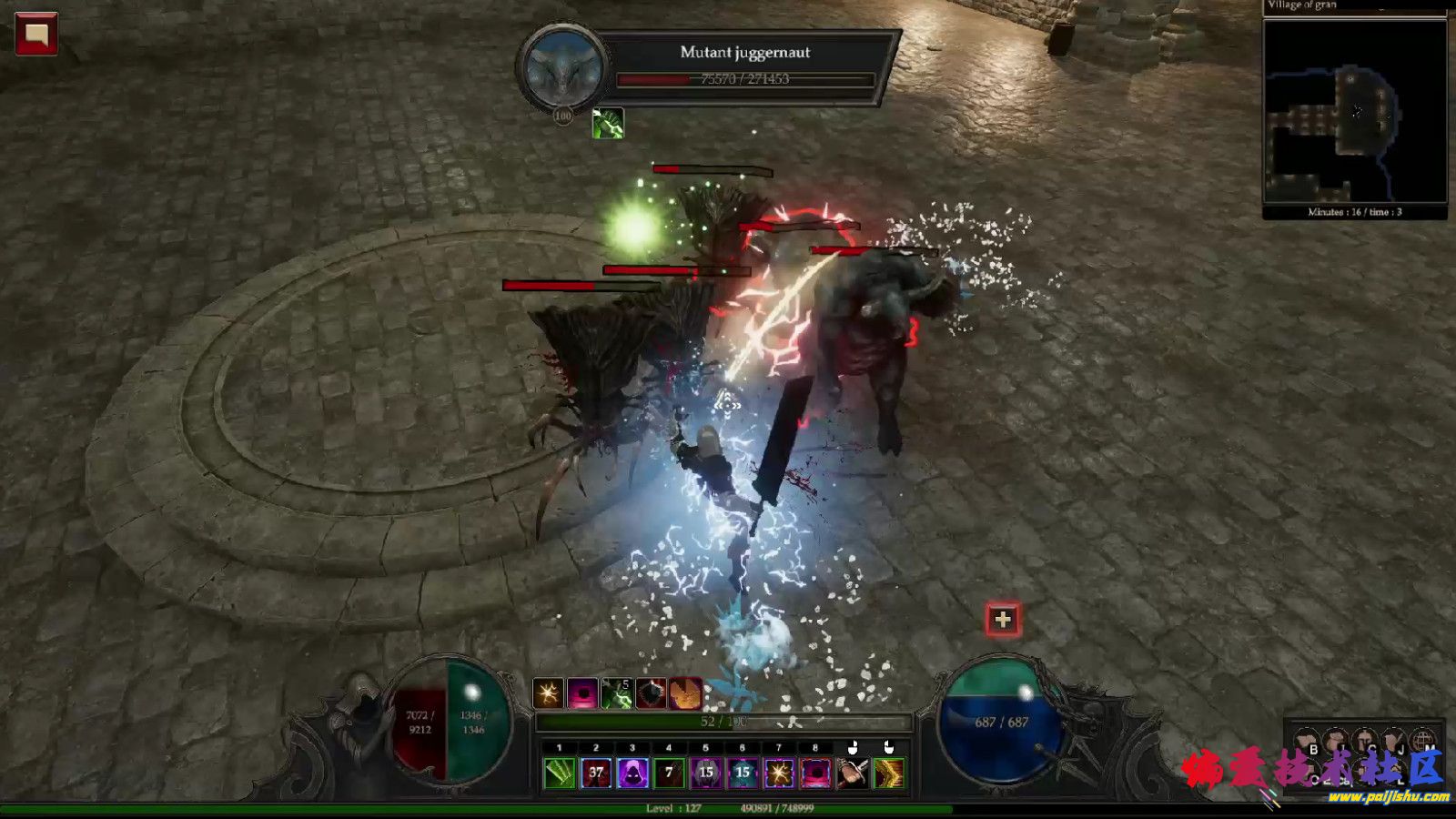Open the red chat log button

tap(36, 35)
